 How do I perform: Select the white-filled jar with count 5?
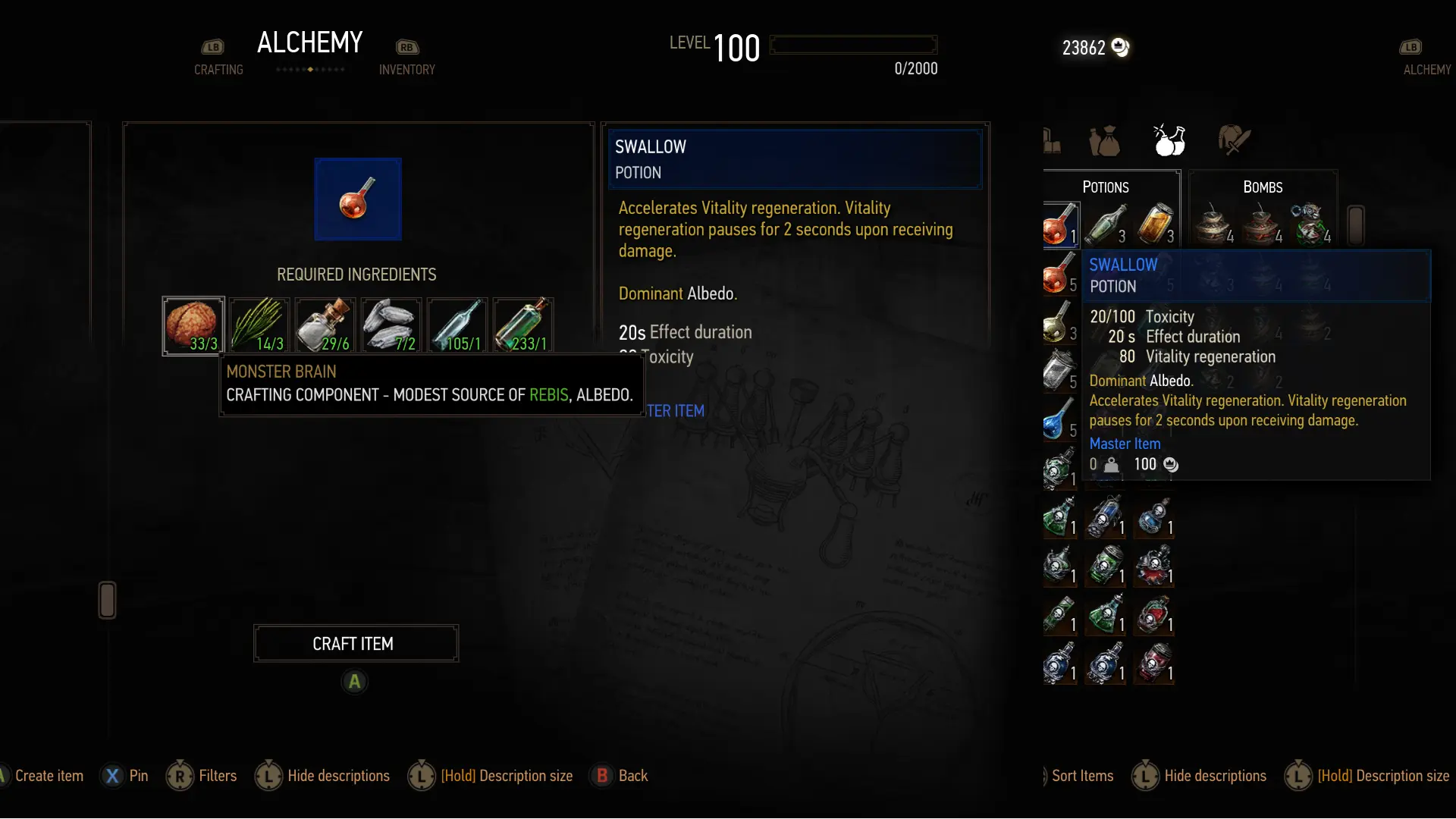1058,370
